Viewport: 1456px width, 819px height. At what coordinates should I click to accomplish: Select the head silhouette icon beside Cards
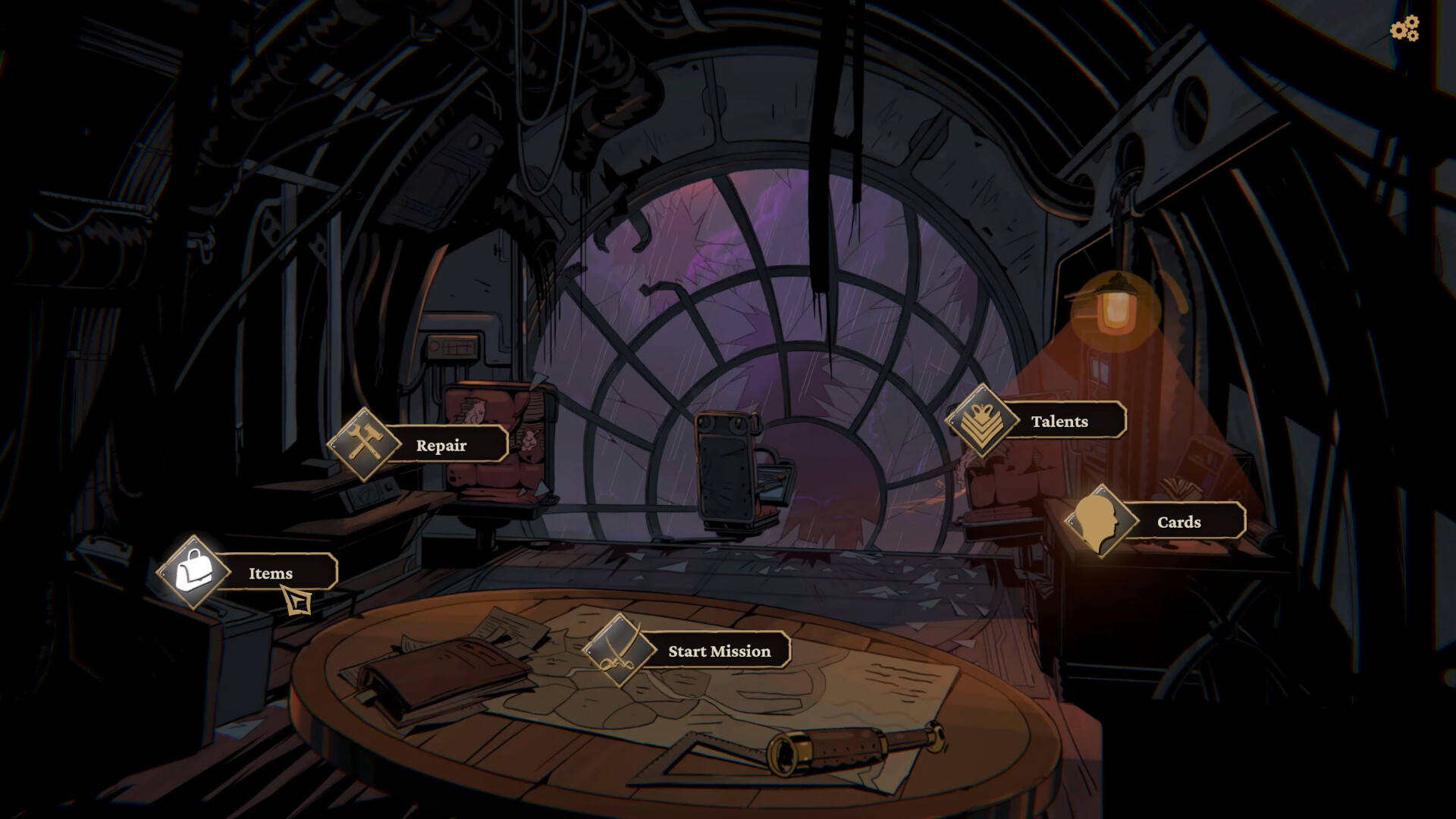click(x=1099, y=521)
